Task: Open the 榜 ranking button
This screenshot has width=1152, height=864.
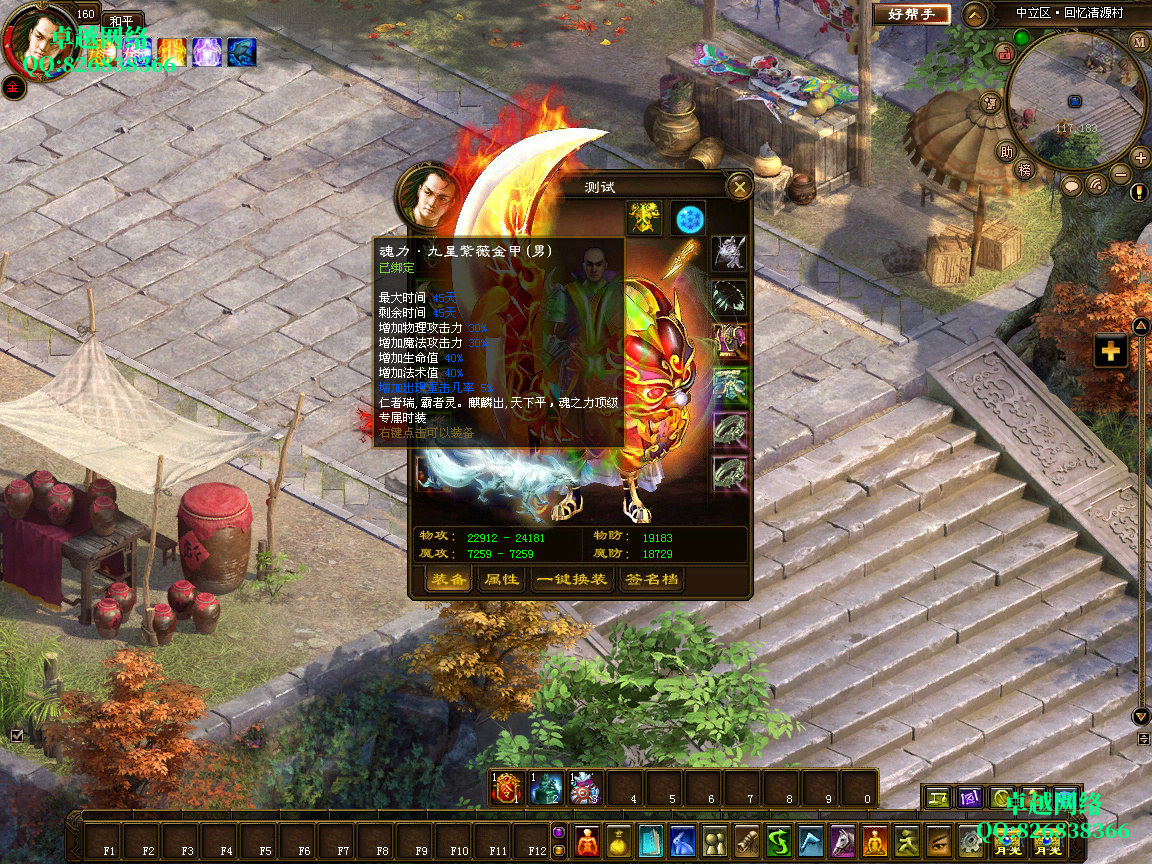Action: pos(1024,170)
